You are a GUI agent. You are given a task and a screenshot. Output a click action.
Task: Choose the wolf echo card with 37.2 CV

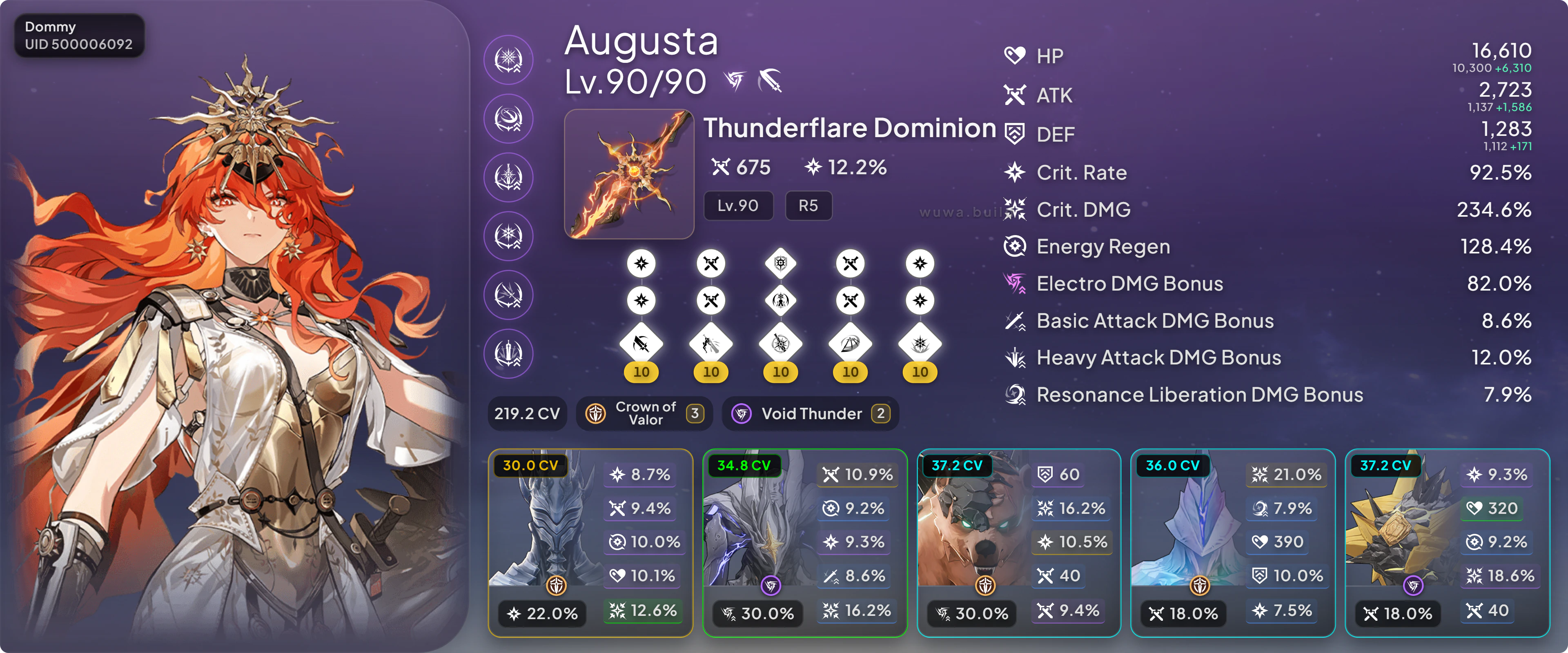pyautogui.click(x=1018, y=543)
